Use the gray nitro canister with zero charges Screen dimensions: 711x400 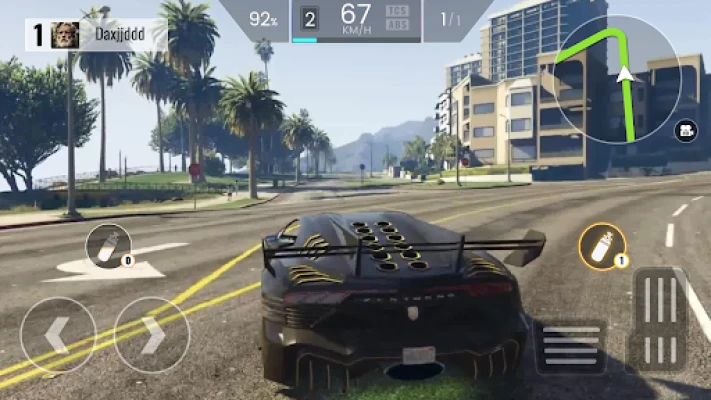[x=107, y=247]
